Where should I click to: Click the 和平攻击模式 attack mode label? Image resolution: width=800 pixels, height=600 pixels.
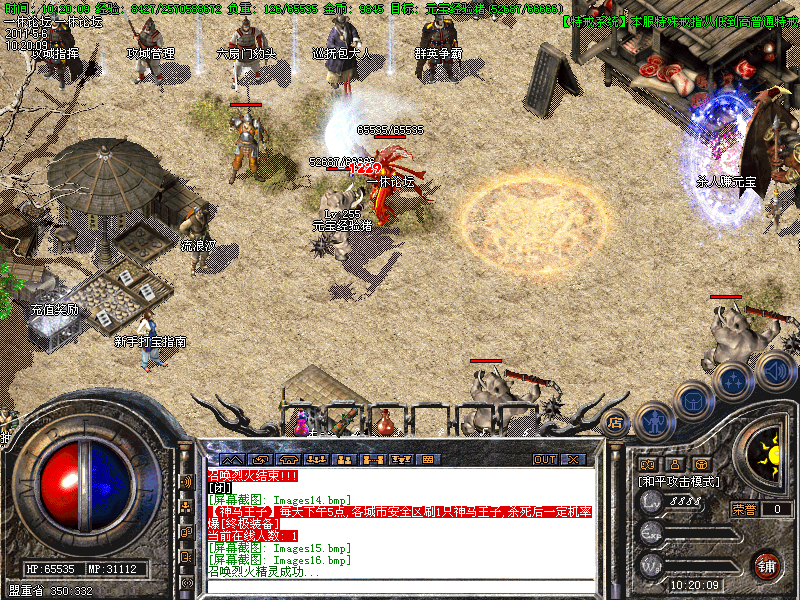click(680, 482)
